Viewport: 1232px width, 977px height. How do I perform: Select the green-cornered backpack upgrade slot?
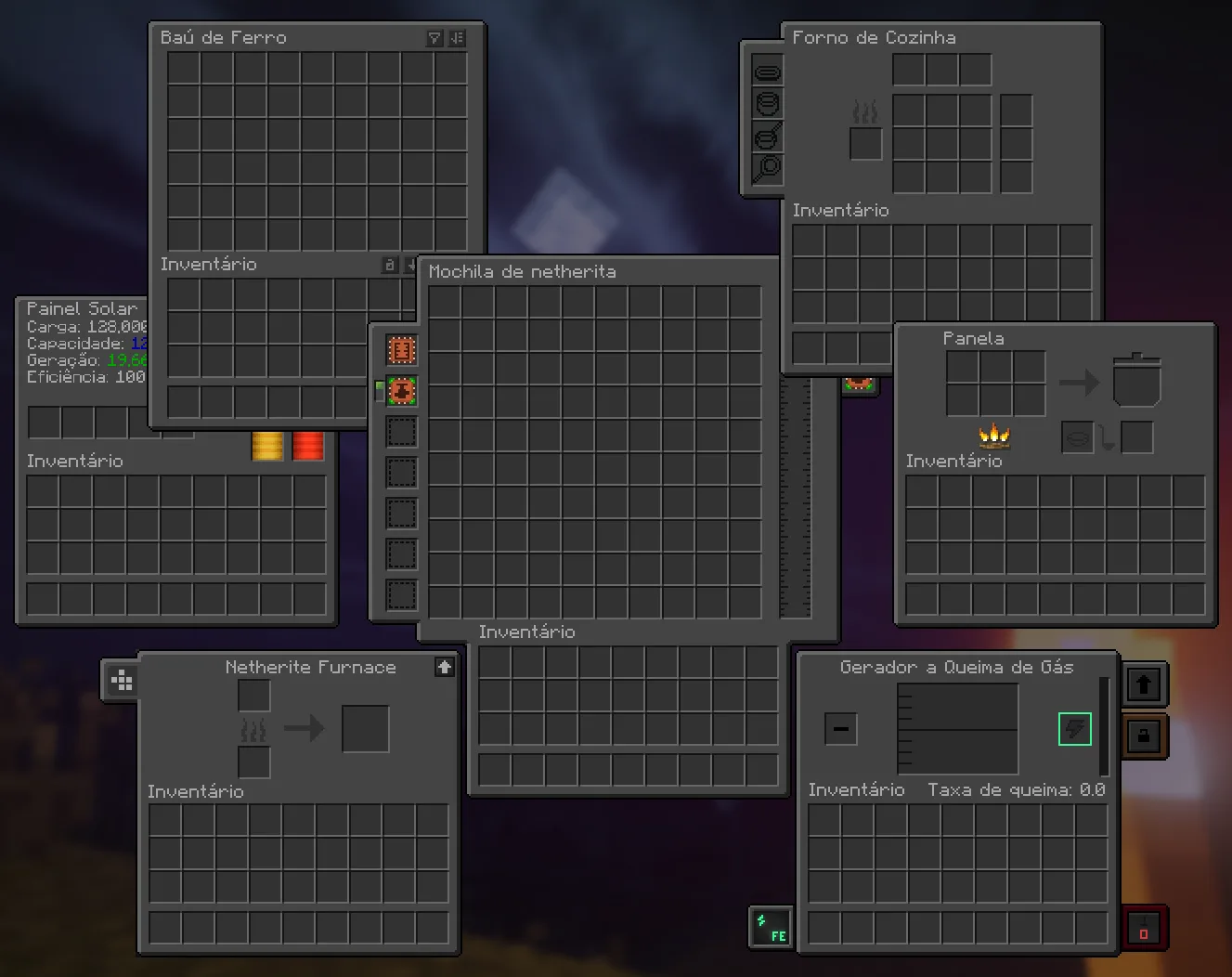(x=401, y=391)
